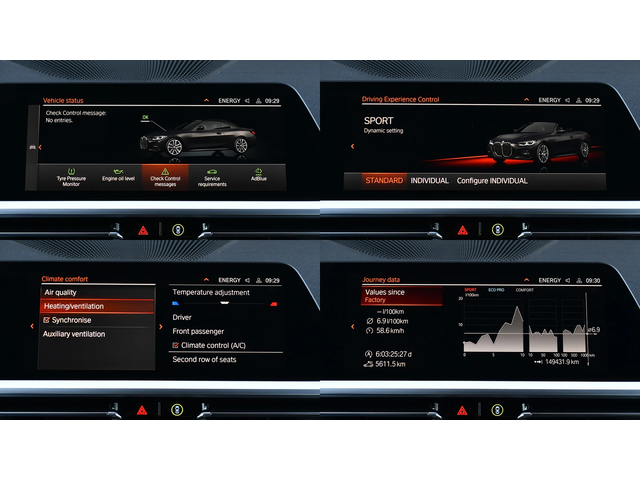Screen dimensions: 640x480
Task: Select the SPORT journey graph tab
Action: coord(470,290)
